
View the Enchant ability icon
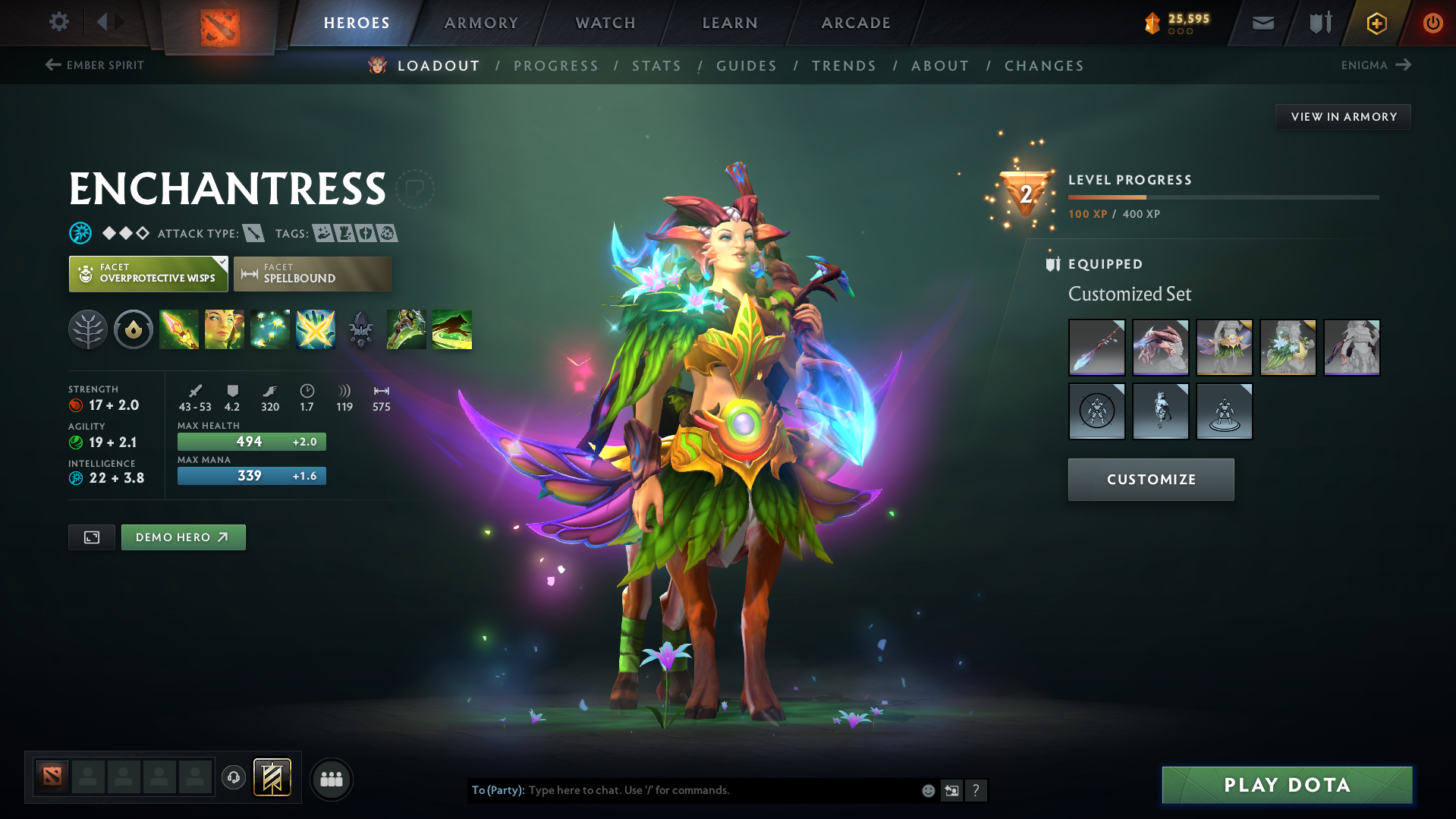(x=225, y=329)
